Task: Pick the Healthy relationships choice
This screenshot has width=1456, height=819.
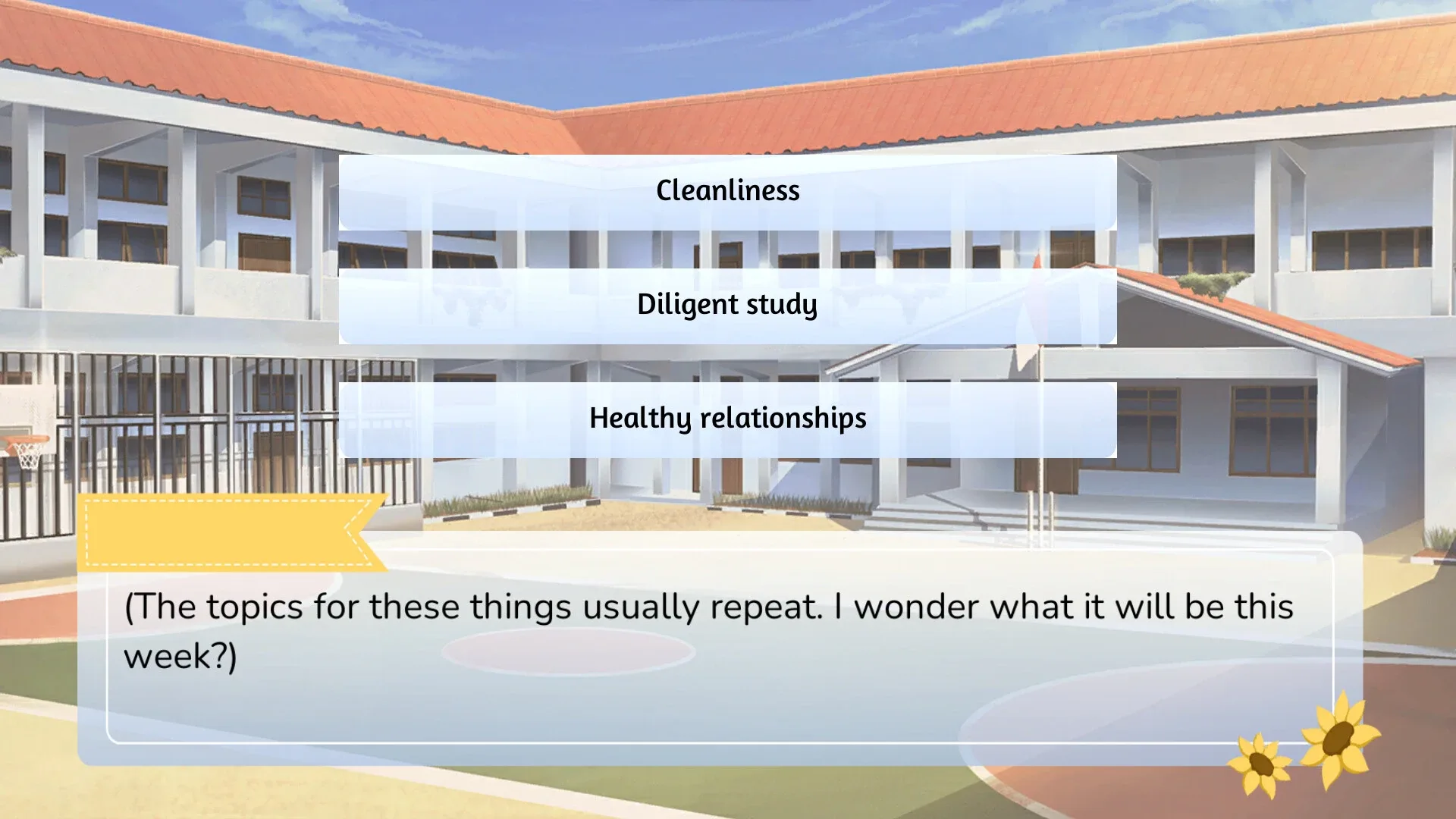Action: tap(726, 418)
